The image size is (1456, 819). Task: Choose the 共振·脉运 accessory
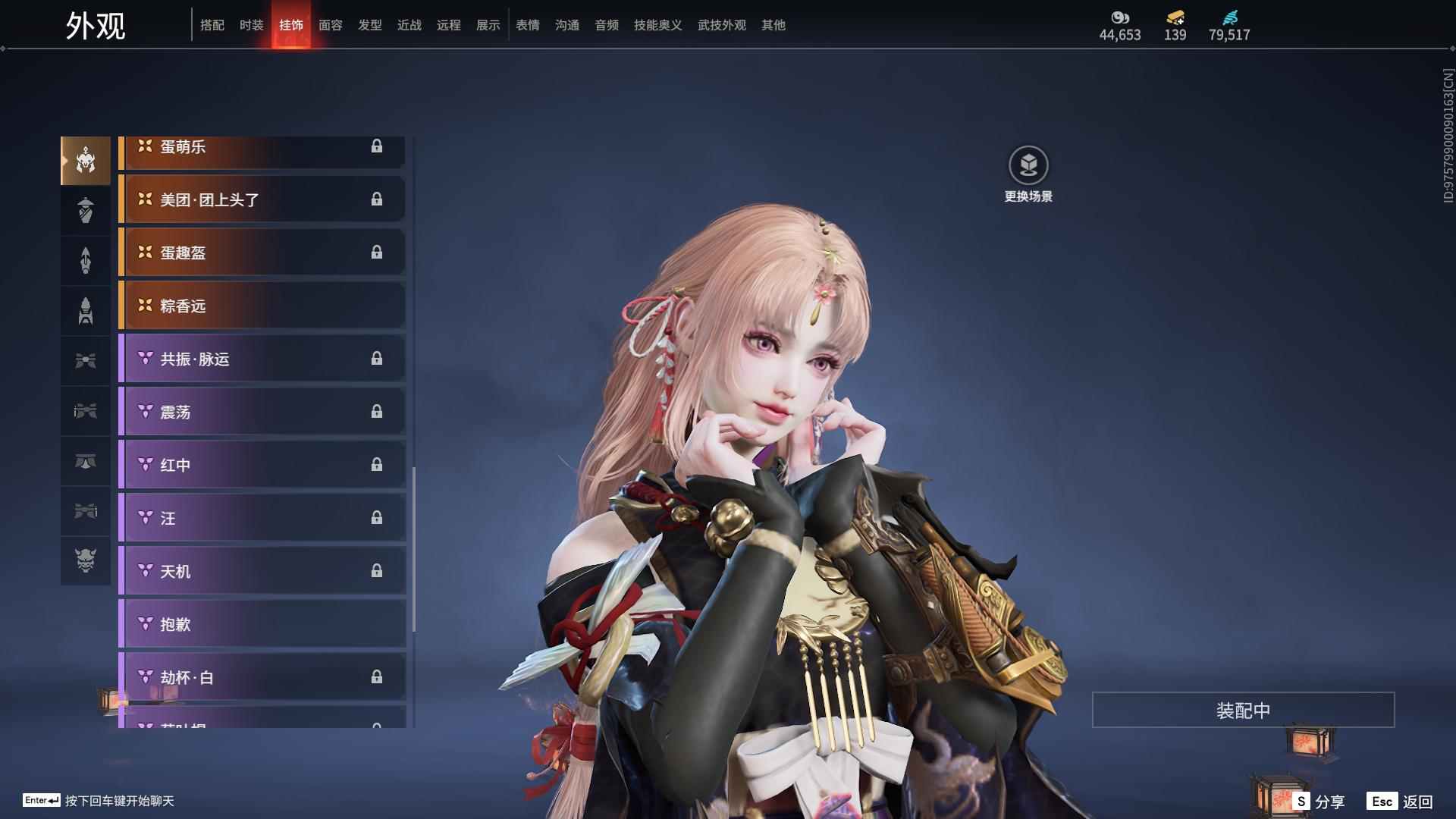(x=262, y=359)
